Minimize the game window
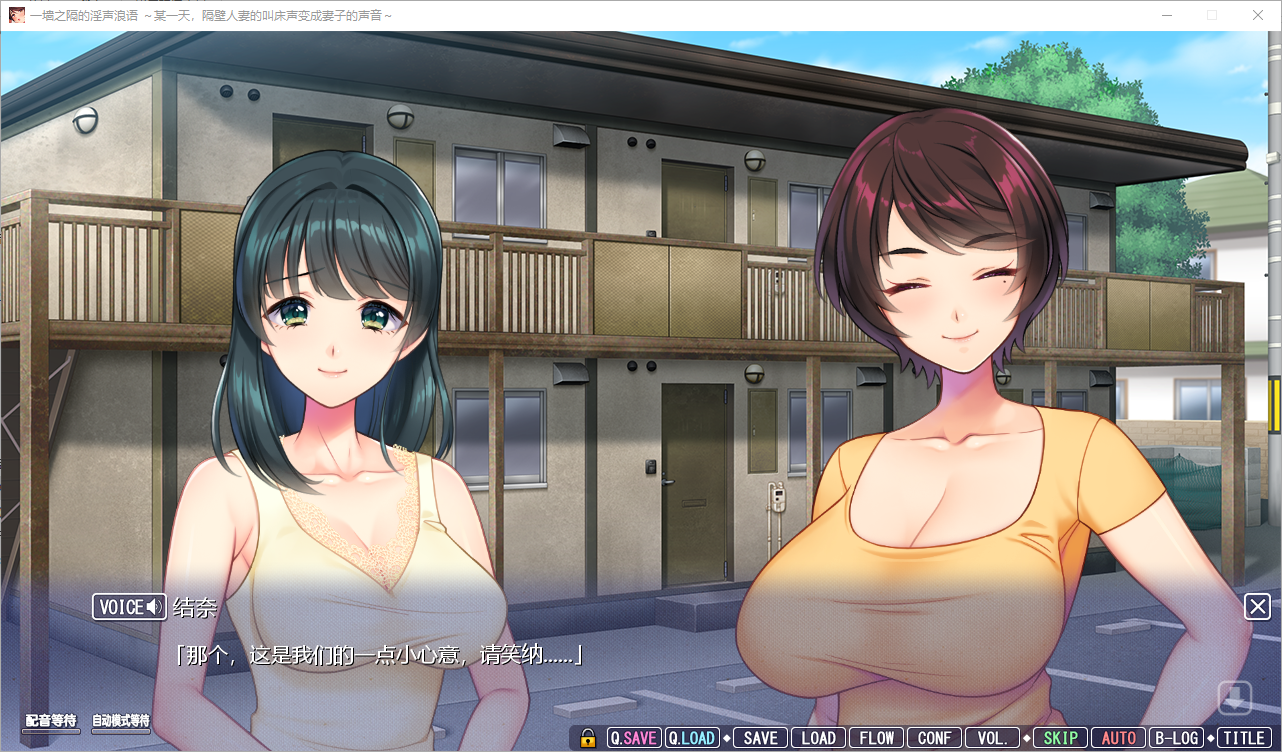 1166,15
